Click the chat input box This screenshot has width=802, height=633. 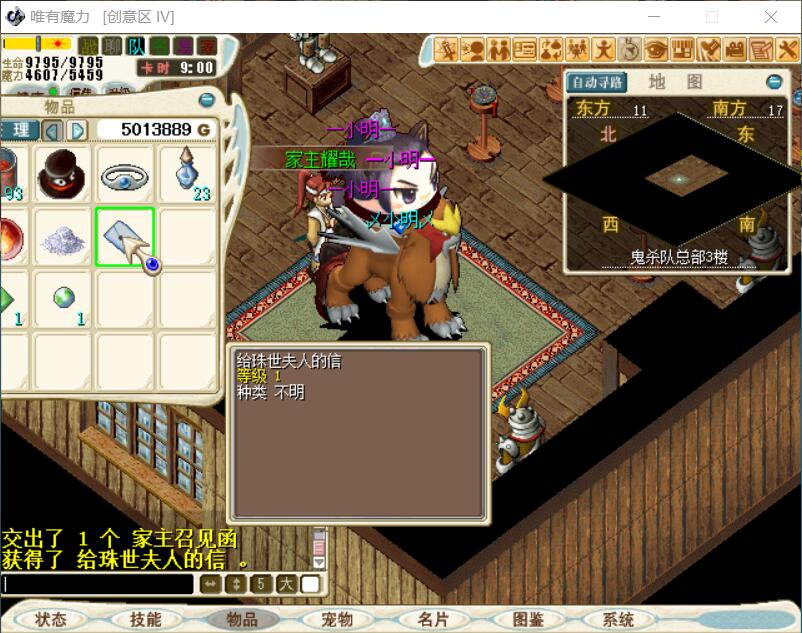(x=97, y=584)
